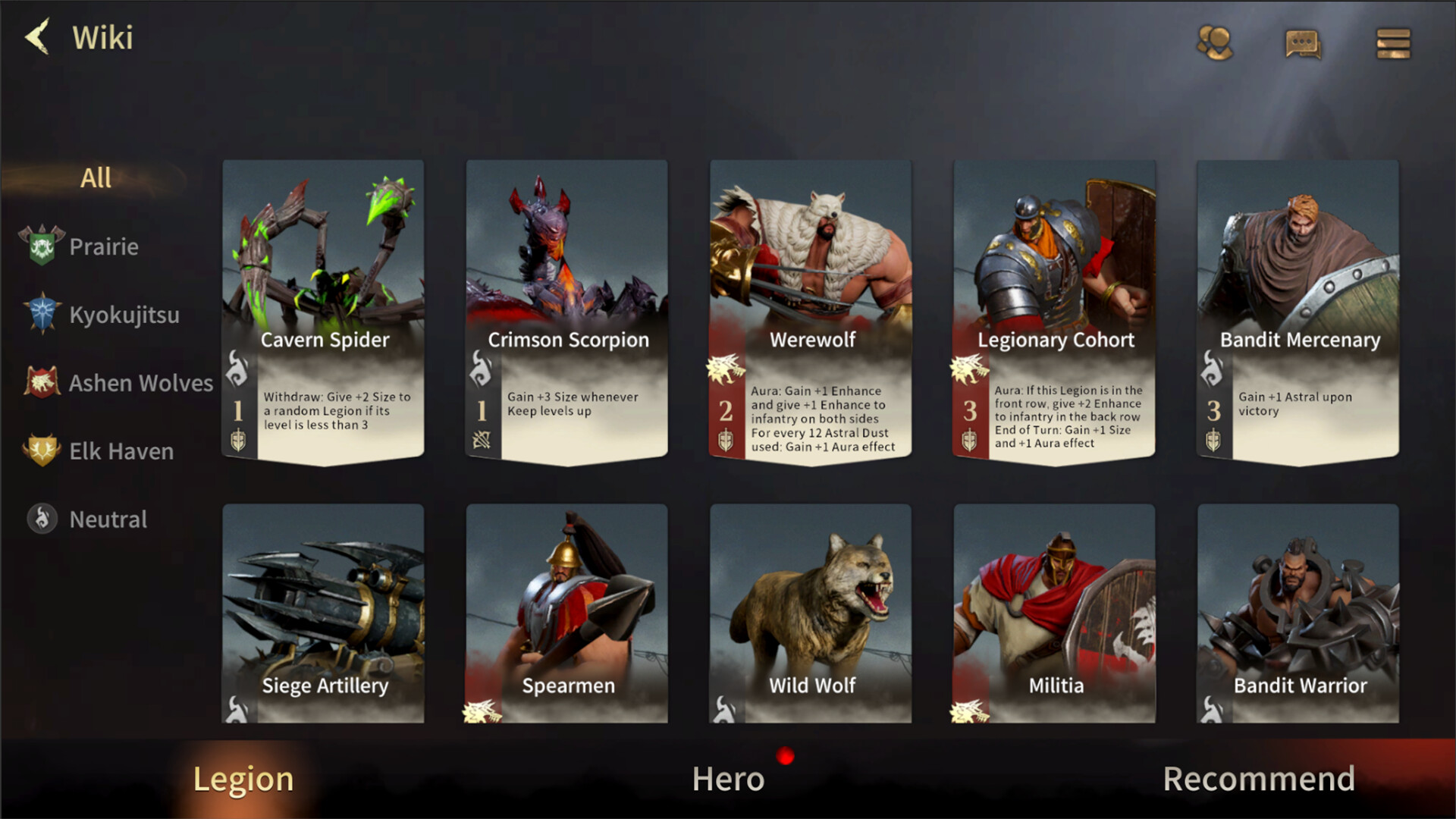Switch to the Hero tab
The height and width of the screenshot is (819, 1456).
727,778
